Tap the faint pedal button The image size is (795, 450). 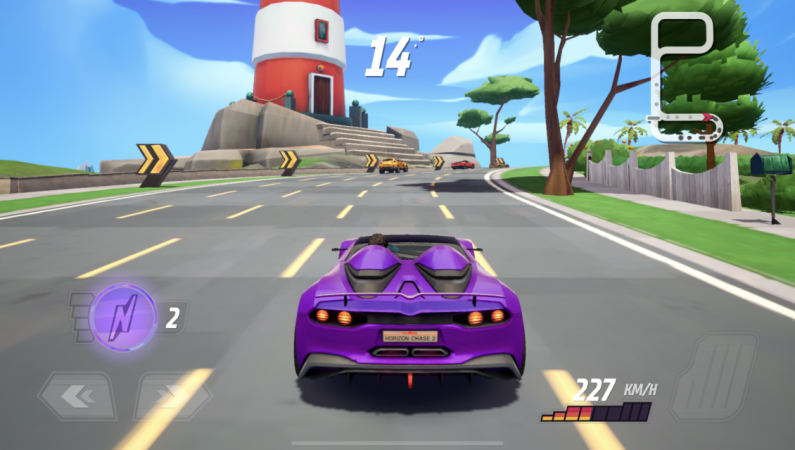coord(714,376)
